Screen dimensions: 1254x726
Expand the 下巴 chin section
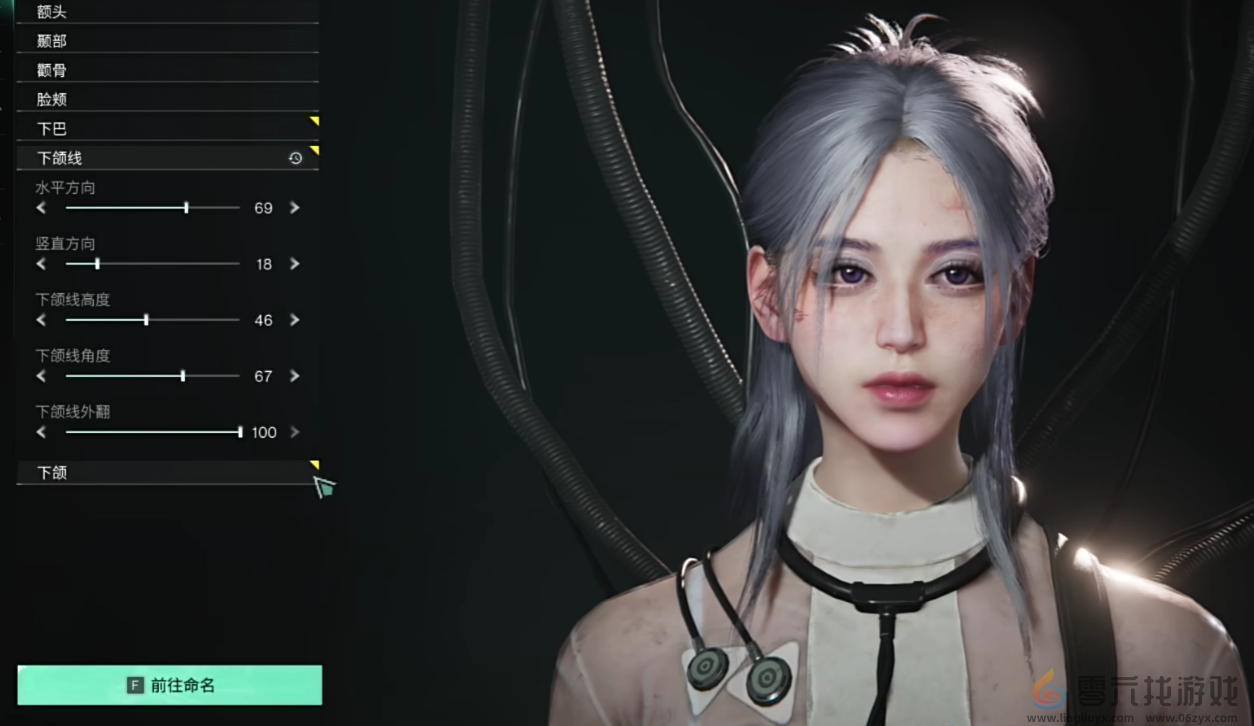click(167, 128)
